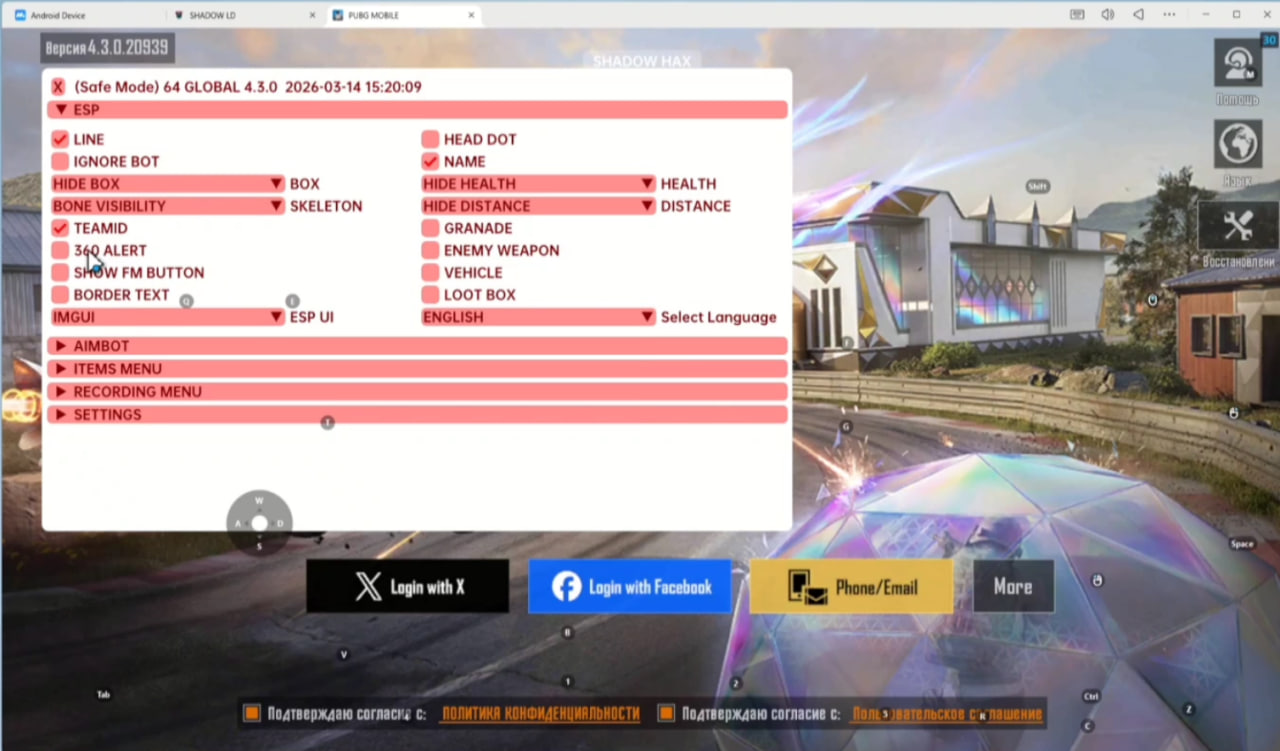Open keyboard mapping in the emulator toolbar
The image size is (1280, 751).
(x=1077, y=14)
